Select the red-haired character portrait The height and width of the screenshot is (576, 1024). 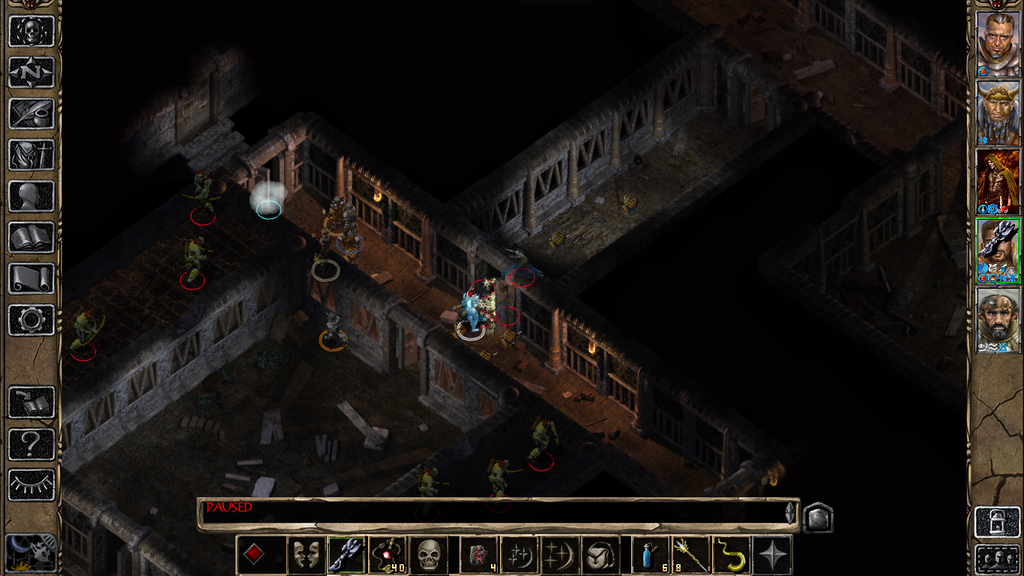click(x=998, y=181)
